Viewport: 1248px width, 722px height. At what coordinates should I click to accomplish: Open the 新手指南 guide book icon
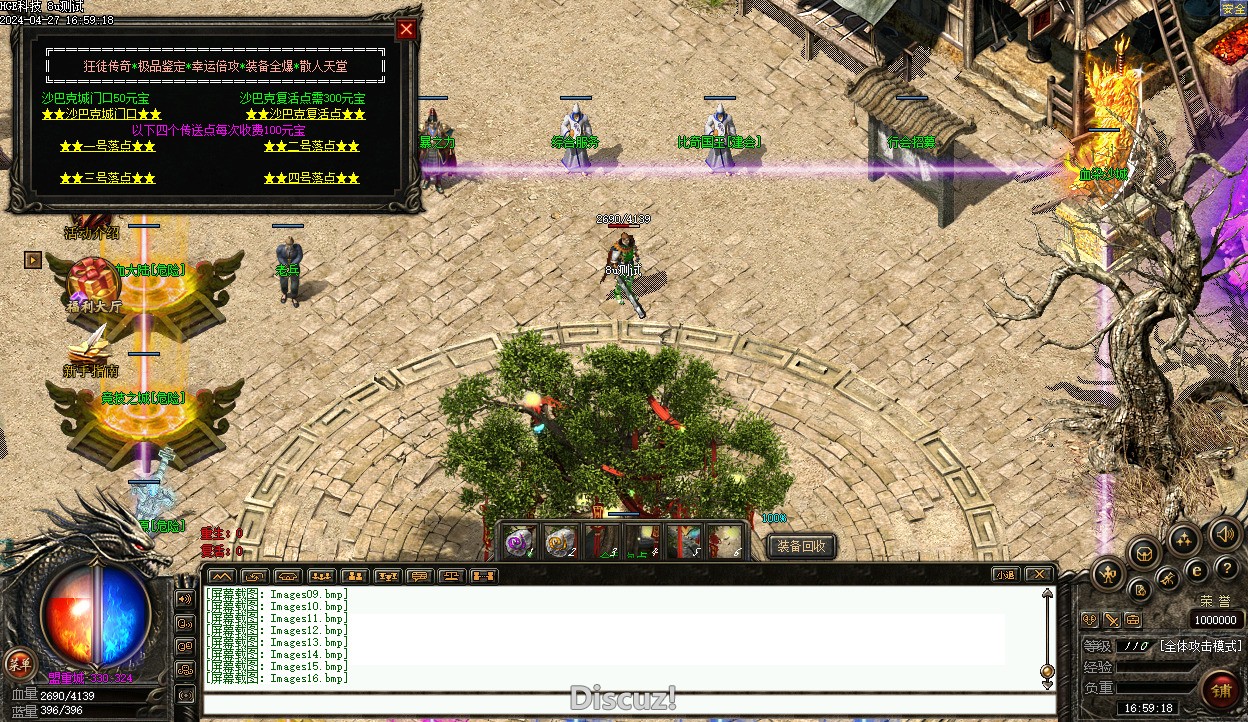click(x=90, y=349)
